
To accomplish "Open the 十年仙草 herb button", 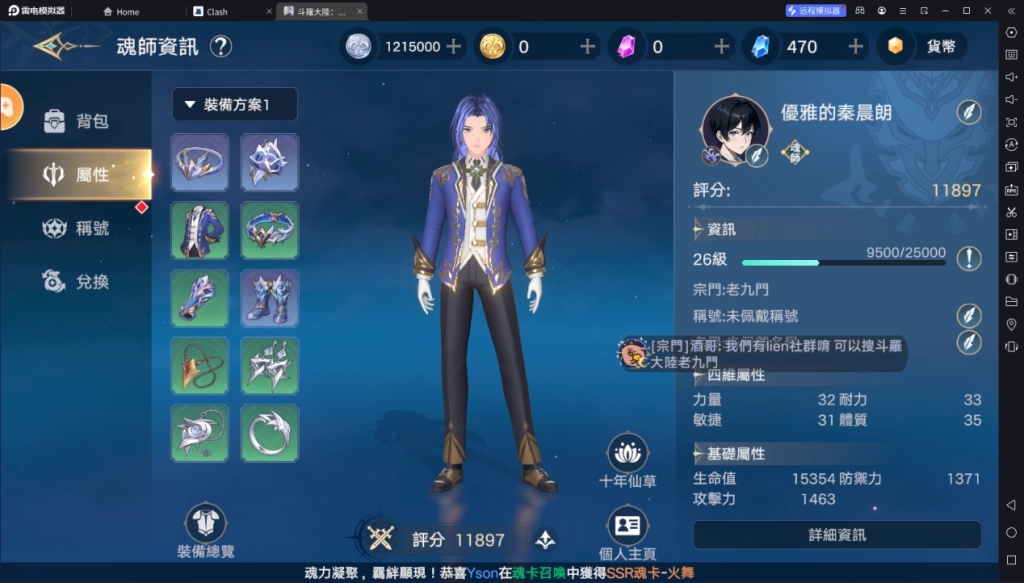I will [627, 460].
